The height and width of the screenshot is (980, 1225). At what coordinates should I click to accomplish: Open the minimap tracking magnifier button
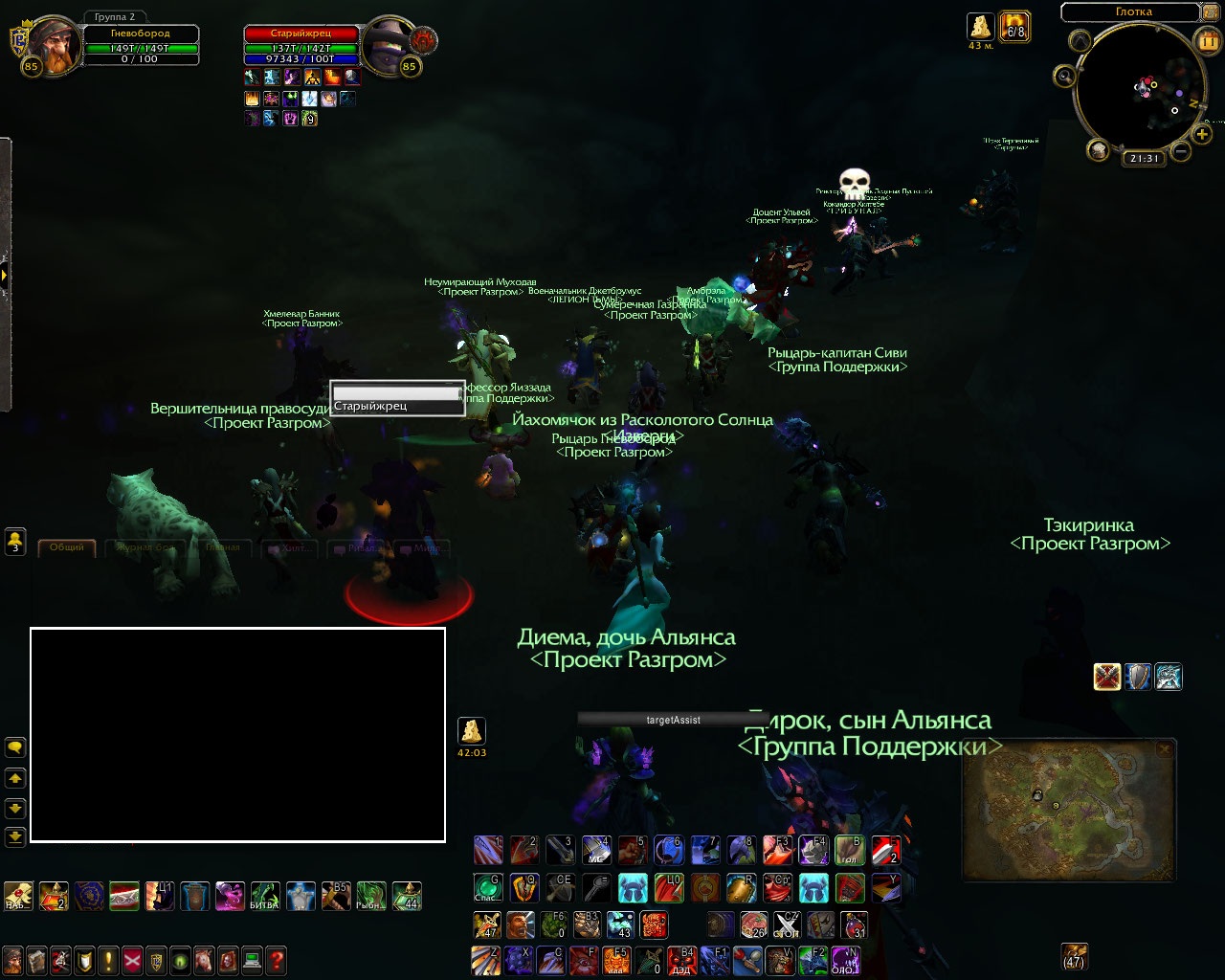[1064, 76]
